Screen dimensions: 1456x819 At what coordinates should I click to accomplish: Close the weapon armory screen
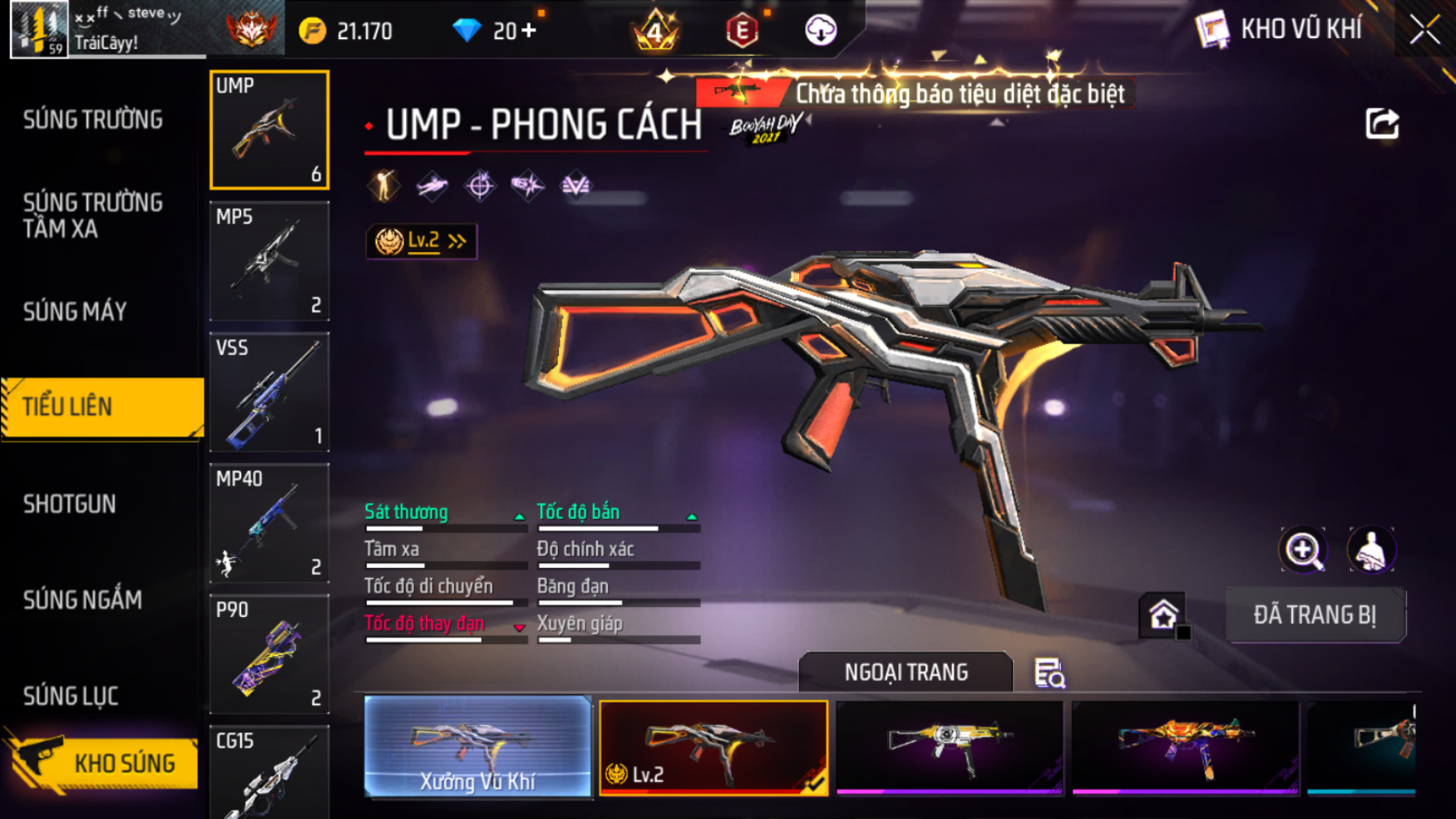(x=1424, y=30)
